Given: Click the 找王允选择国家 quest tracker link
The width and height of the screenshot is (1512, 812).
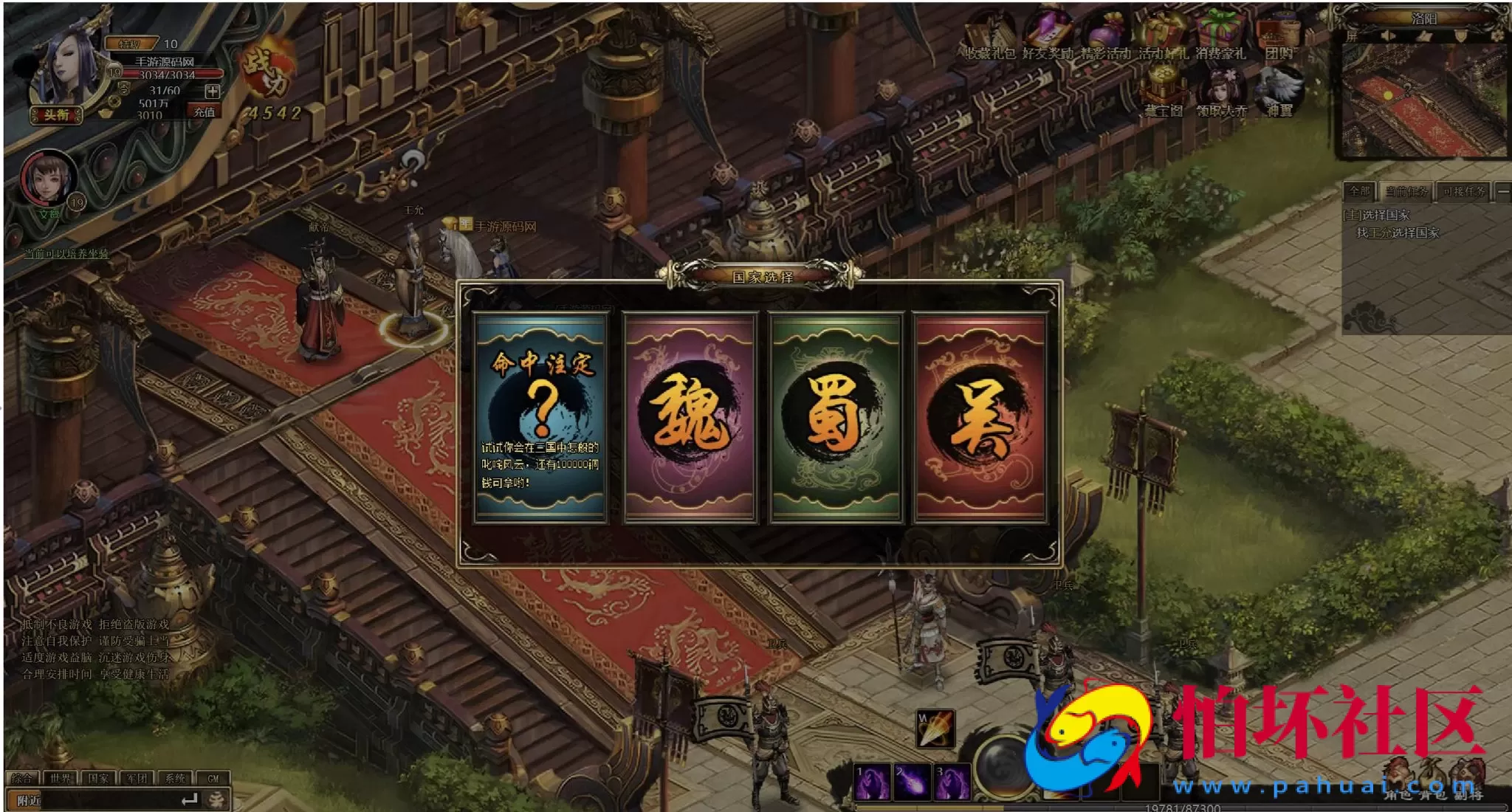Looking at the screenshot, I should click(x=1398, y=233).
